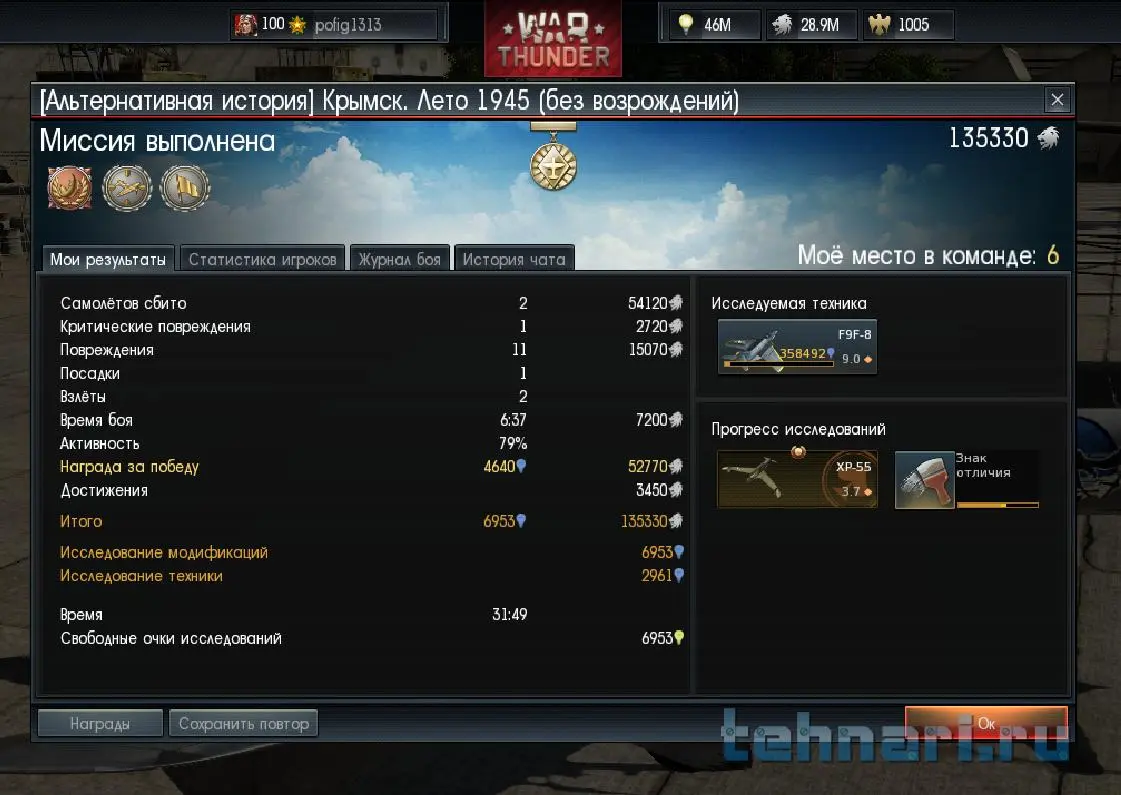Confirm results with the Ок button
Image resolution: width=1121 pixels, height=795 pixels.
point(985,722)
